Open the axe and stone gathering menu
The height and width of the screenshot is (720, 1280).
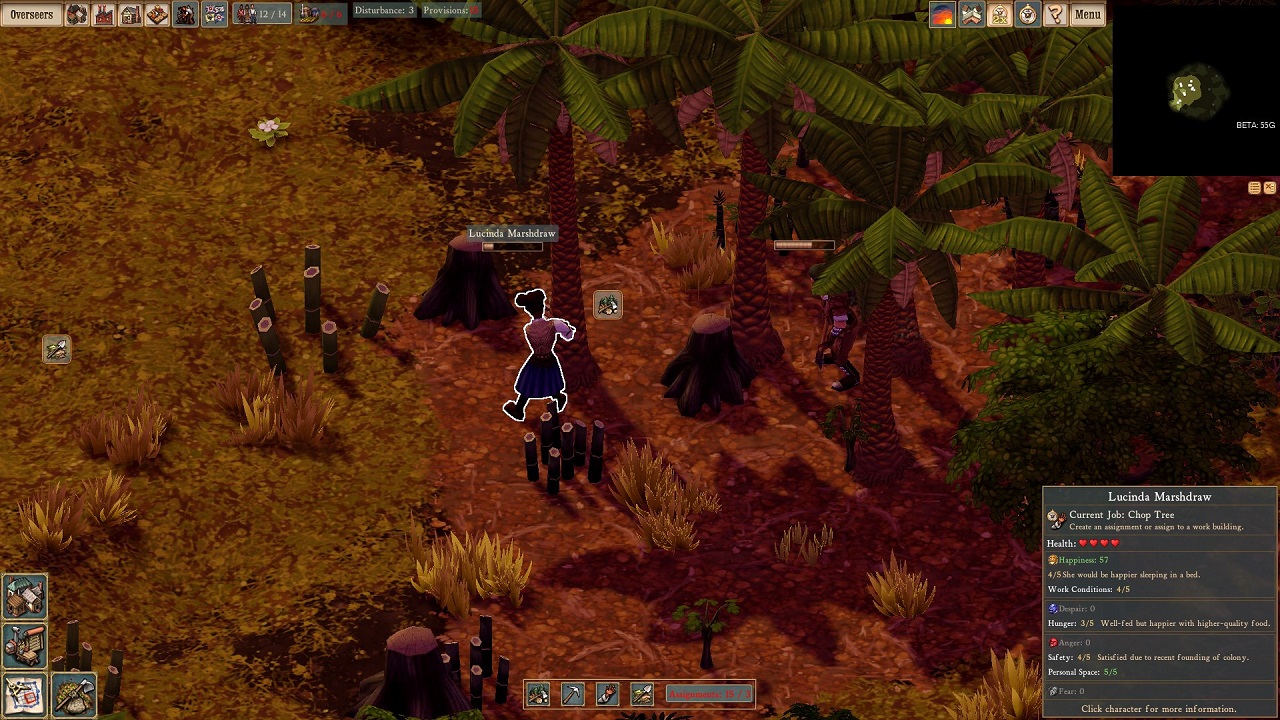point(74,694)
